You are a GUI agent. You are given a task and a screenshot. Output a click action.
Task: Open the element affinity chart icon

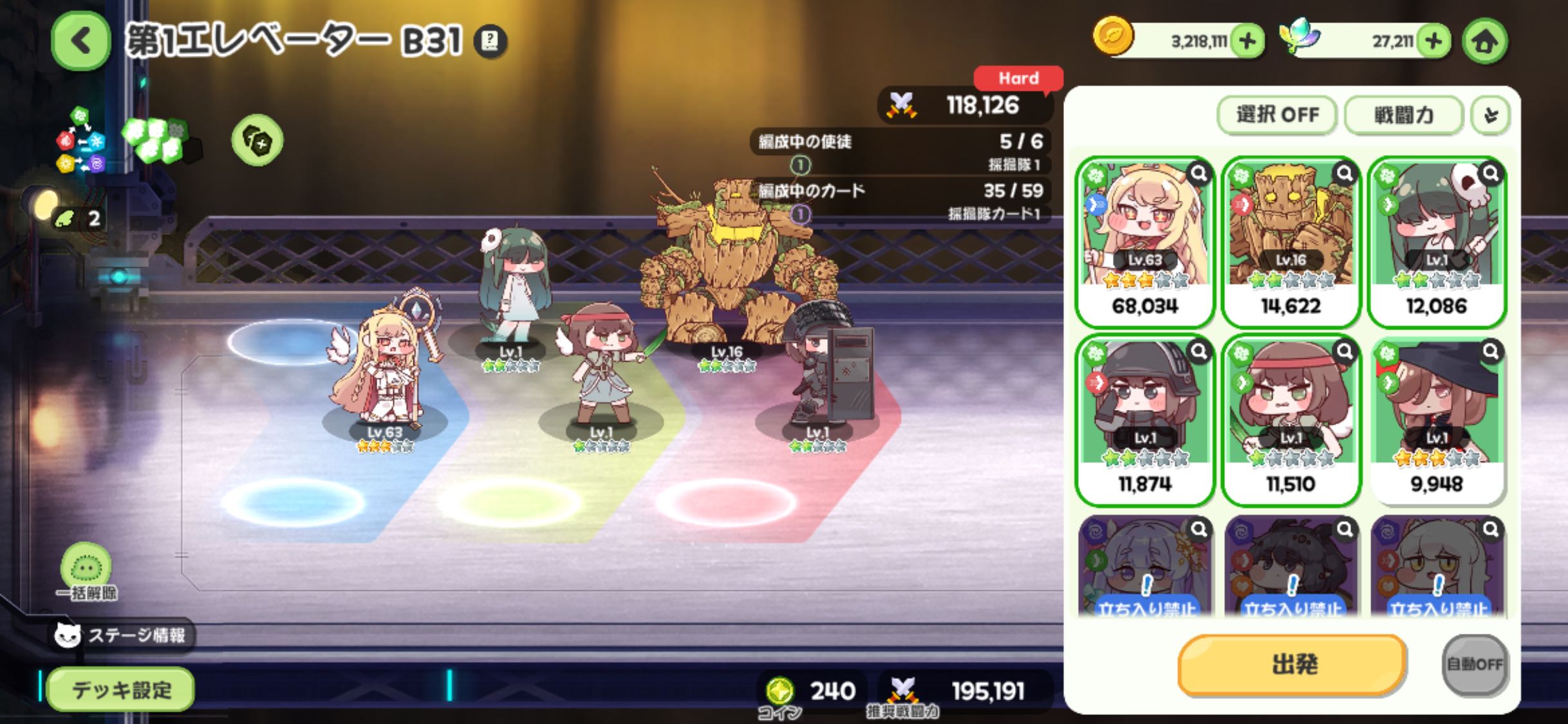(x=80, y=142)
